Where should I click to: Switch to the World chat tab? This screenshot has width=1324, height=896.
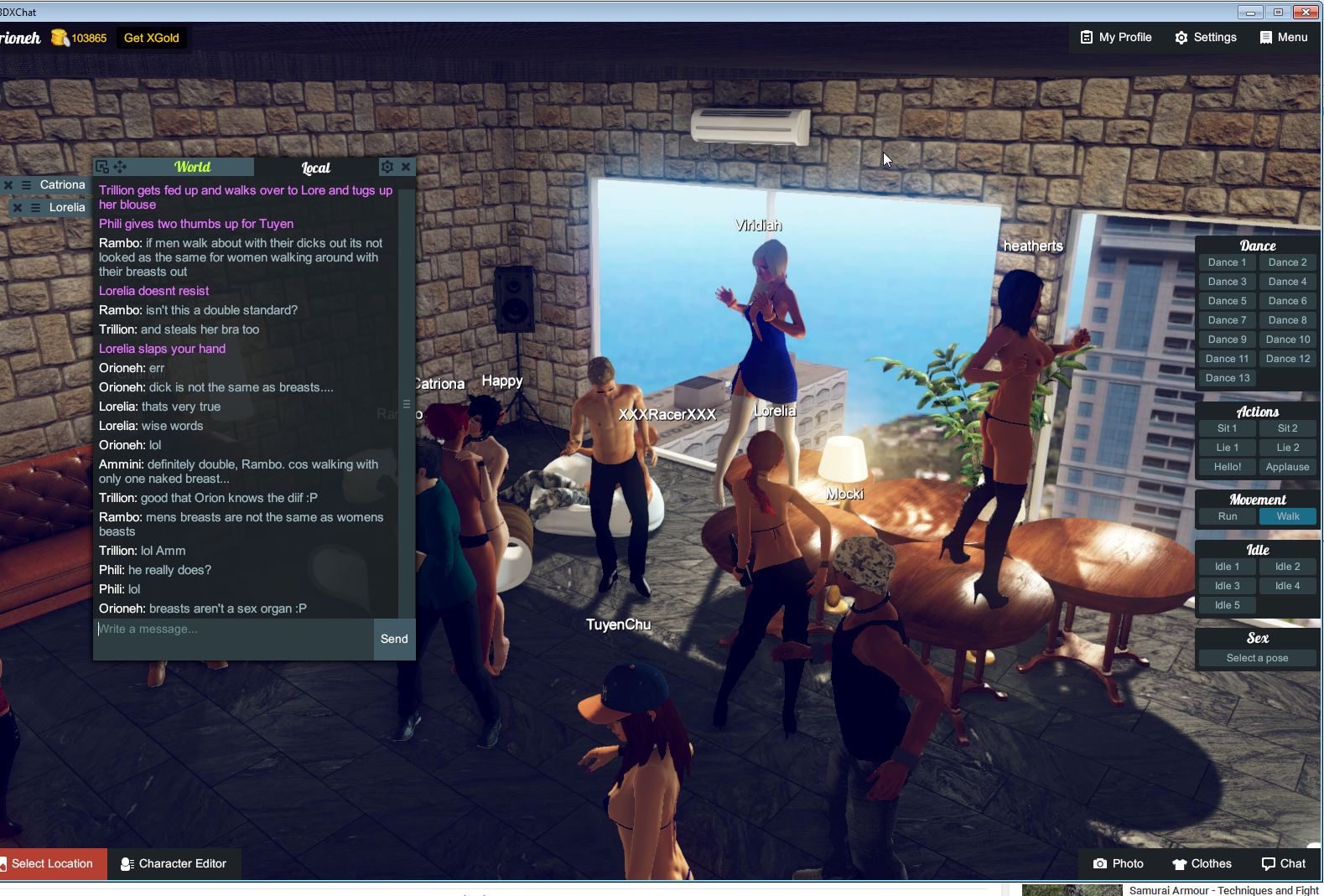[191, 167]
